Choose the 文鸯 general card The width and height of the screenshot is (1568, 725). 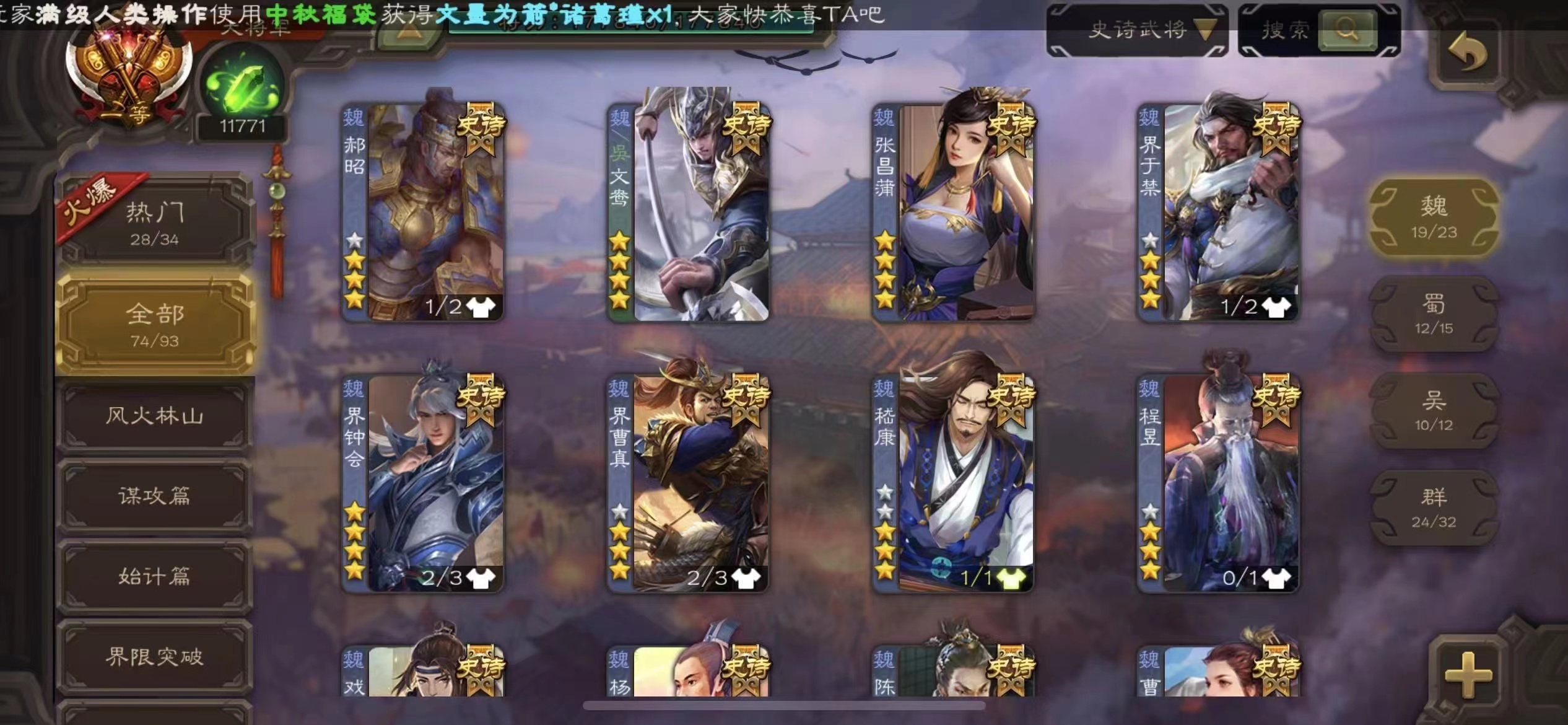(689, 211)
